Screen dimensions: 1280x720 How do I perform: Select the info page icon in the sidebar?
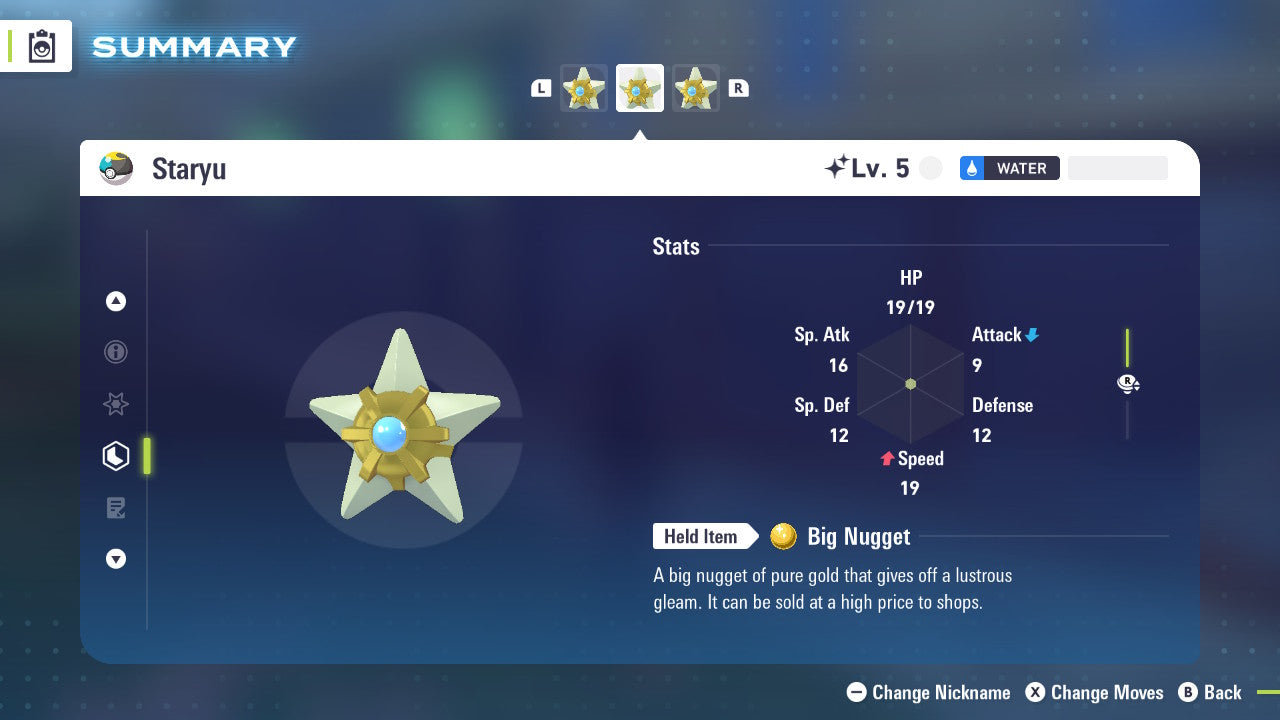pyautogui.click(x=116, y=352)
